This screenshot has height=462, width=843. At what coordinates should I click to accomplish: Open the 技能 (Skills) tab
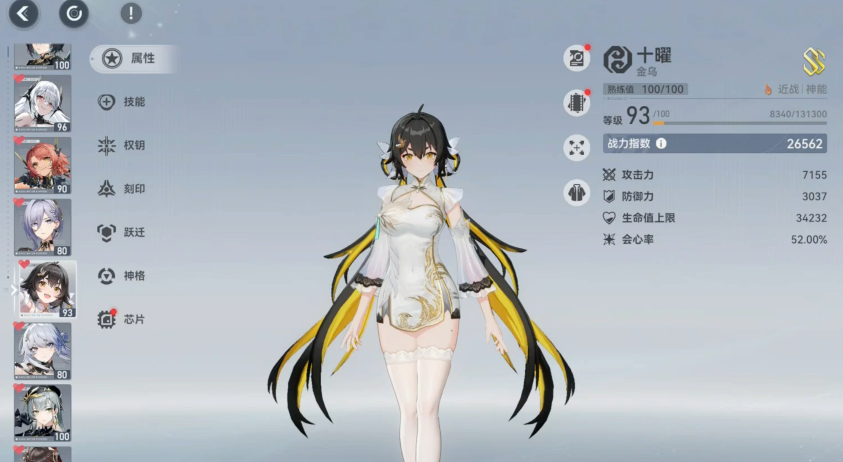click(x=125, y=101)
